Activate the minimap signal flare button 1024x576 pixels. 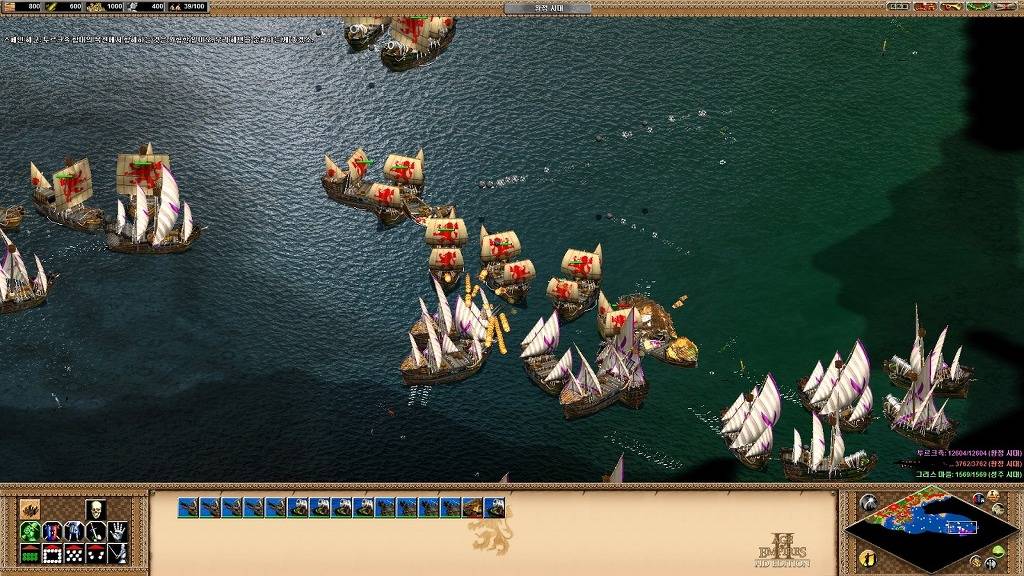point(868,503)
